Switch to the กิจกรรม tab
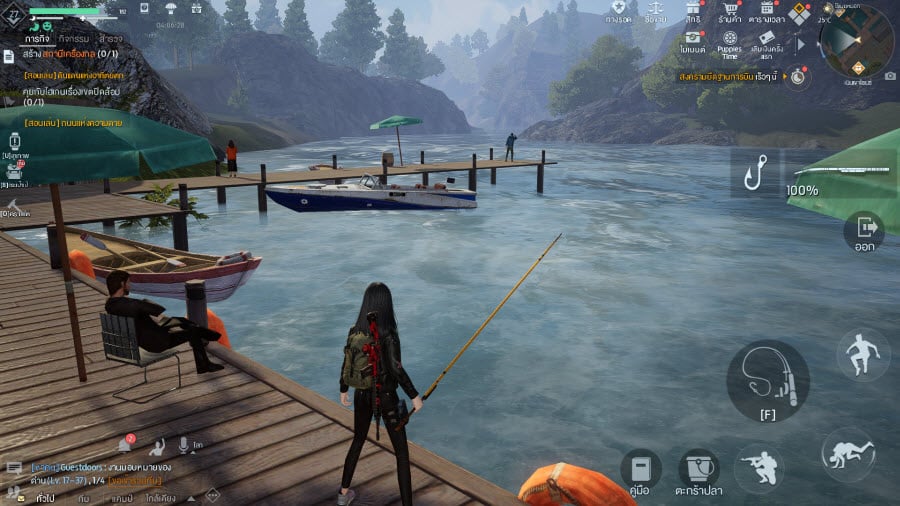Image resolution: width=900 pixels, height=506 pixels. [x=71, y=39]
